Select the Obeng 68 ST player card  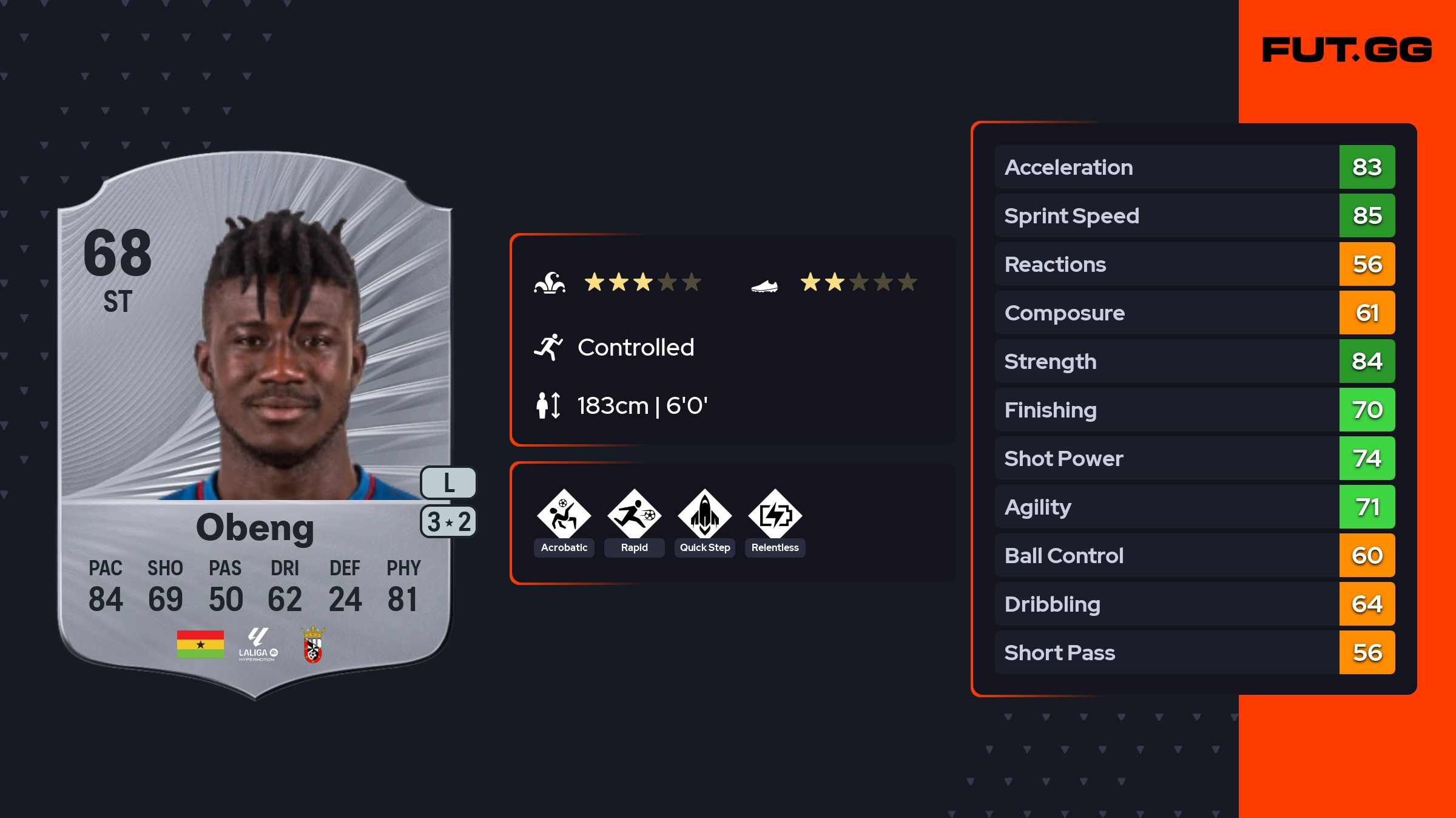coord(255,425)
